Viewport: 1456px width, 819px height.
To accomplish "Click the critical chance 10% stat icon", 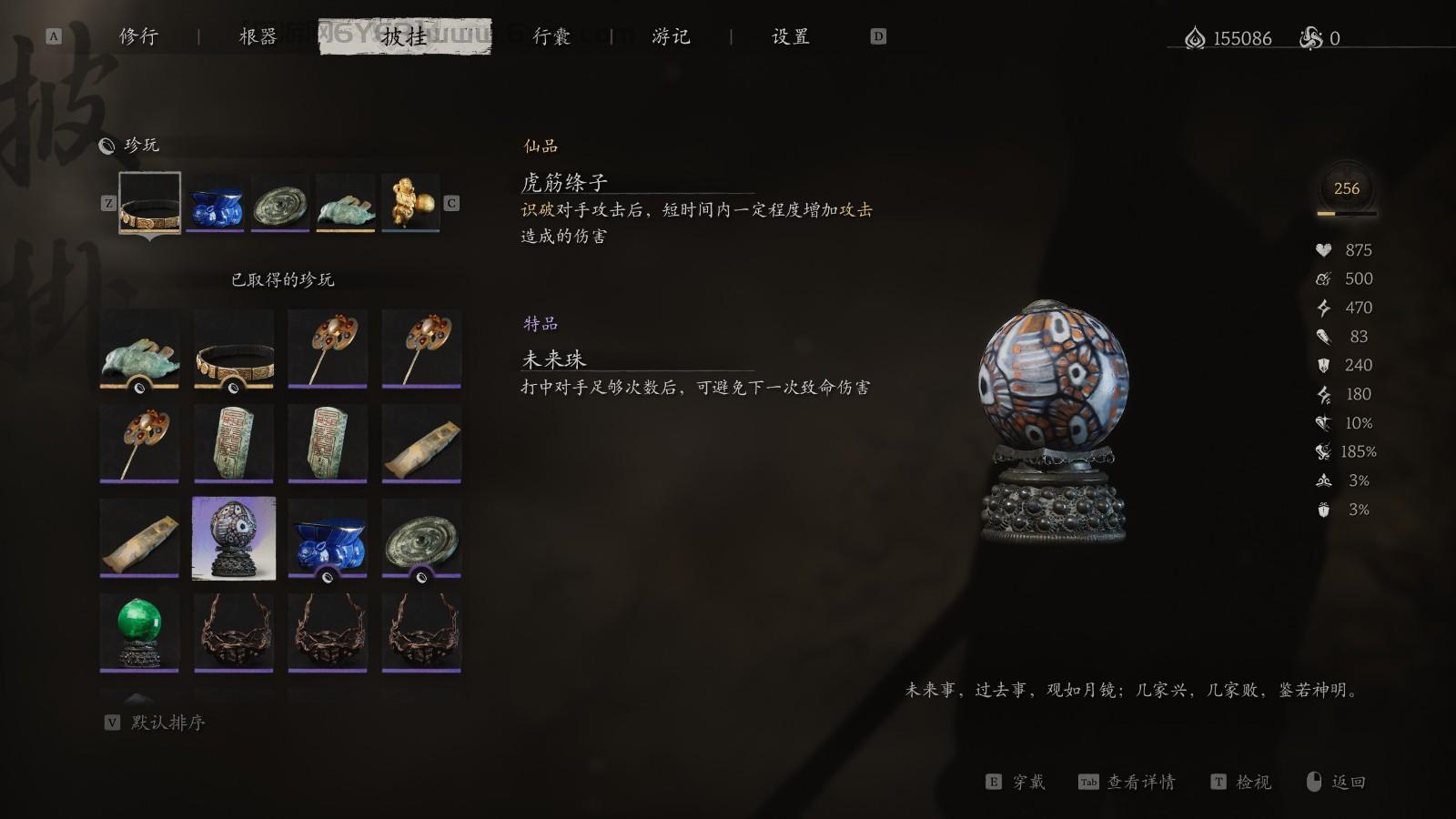I will pyautogui.click(x=1324, y=422).
